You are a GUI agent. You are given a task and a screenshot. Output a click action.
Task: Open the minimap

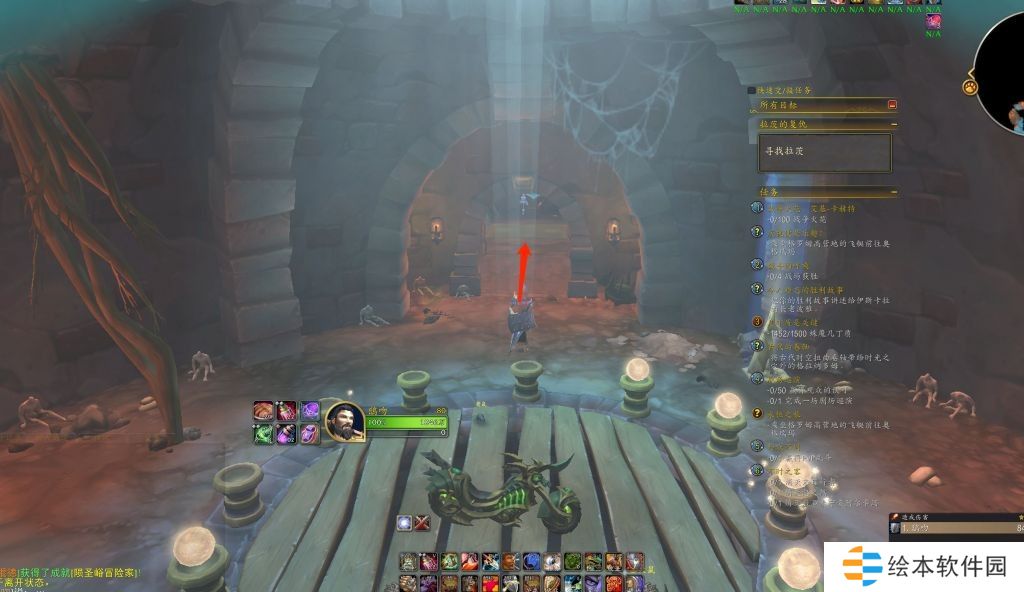[x=1003, y=70]
